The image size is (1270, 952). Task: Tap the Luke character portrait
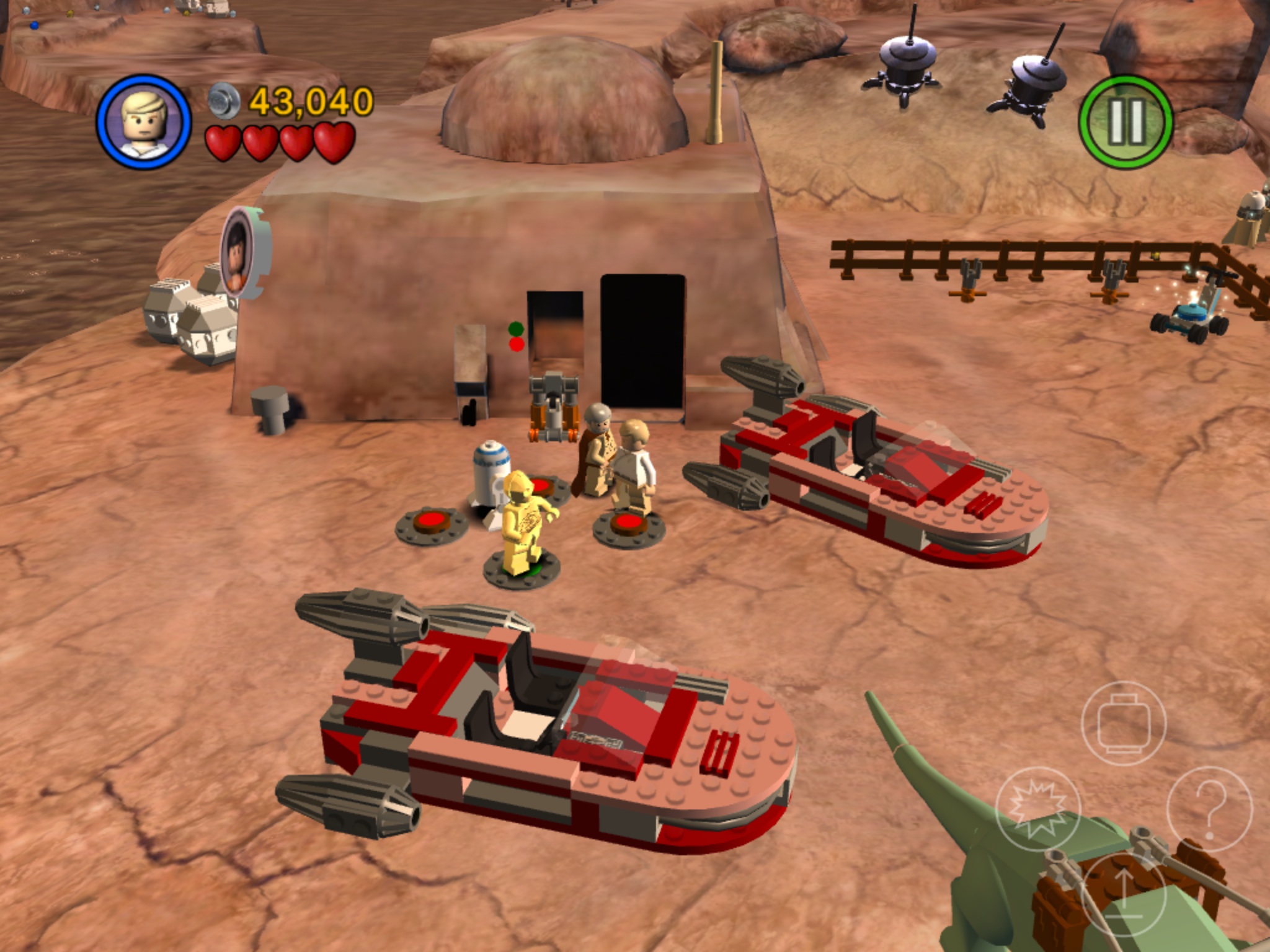[x=143, y=121]
